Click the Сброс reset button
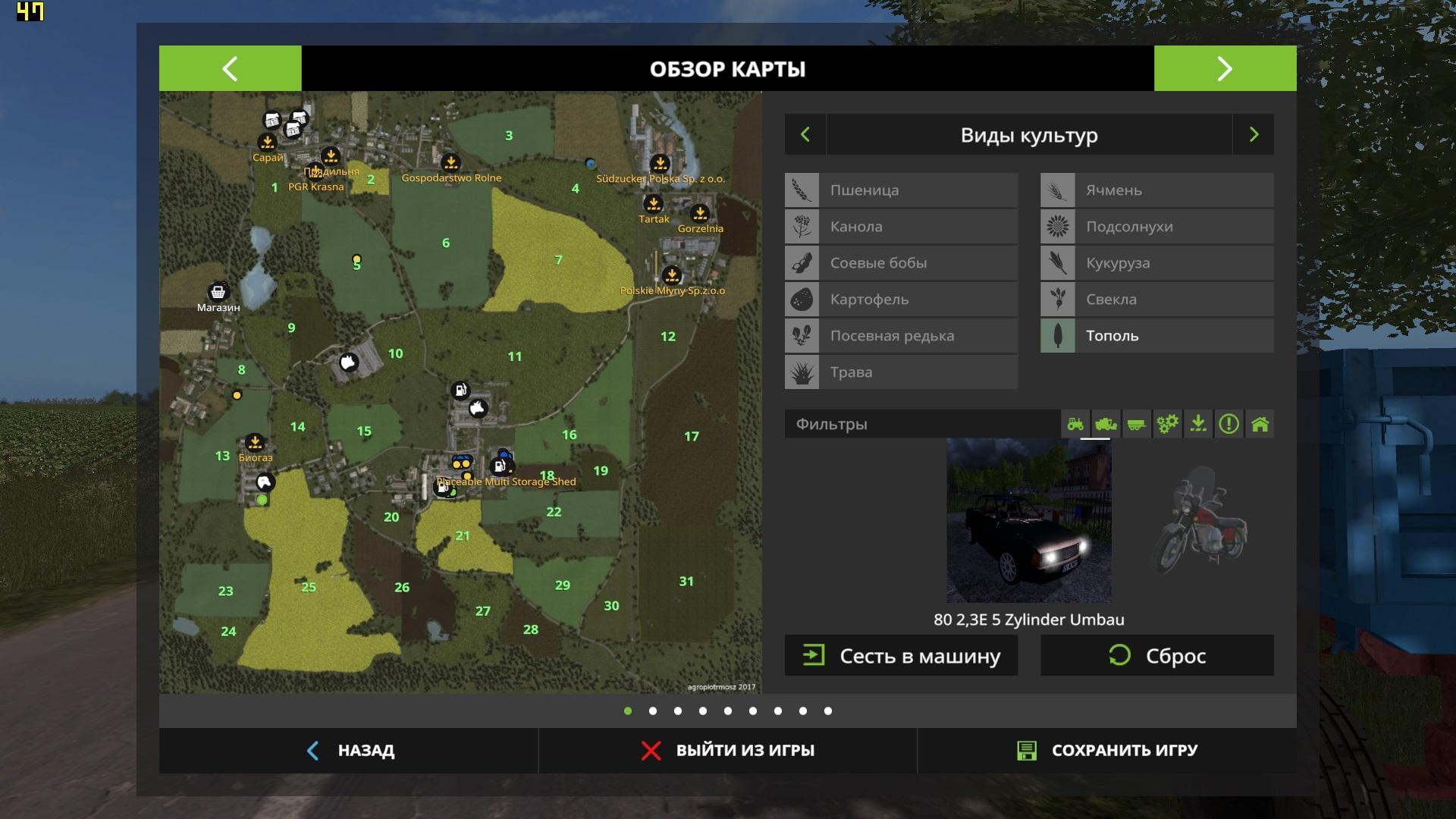Viewport: 1456px width, 819px height. (x=1156, y=656)
